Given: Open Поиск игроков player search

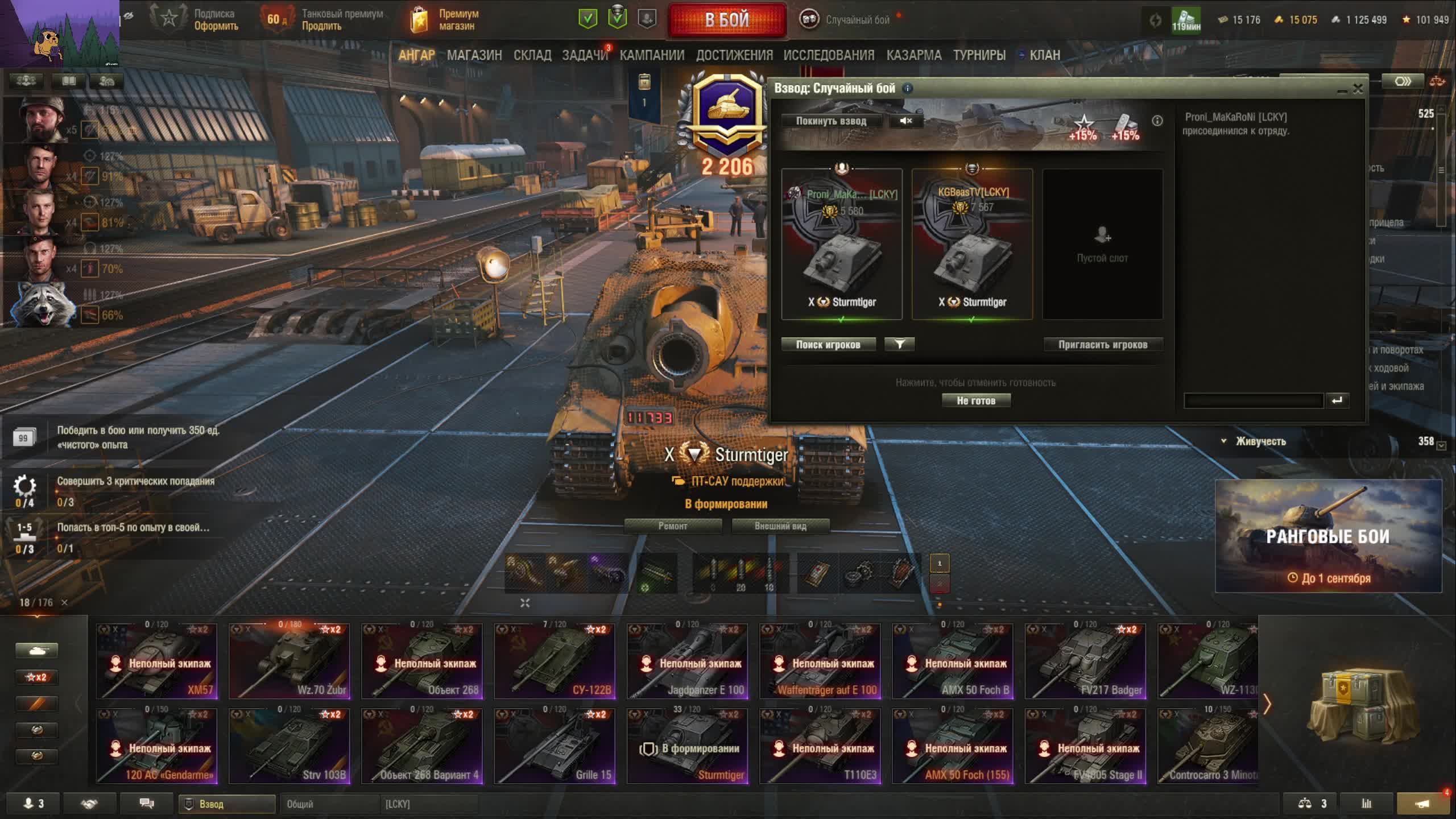Looking at the screenshot, I should point(828,344).
